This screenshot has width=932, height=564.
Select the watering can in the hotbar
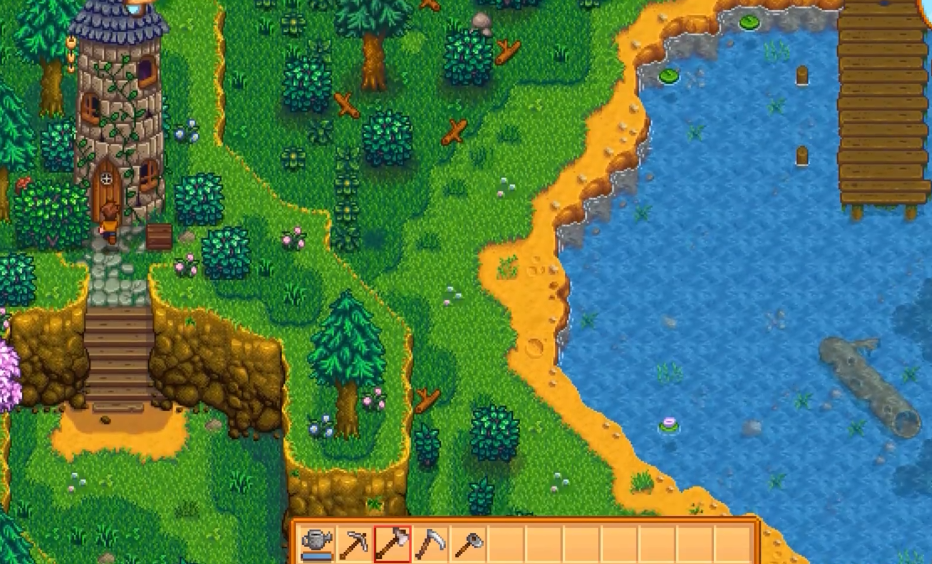coord(317,544)
